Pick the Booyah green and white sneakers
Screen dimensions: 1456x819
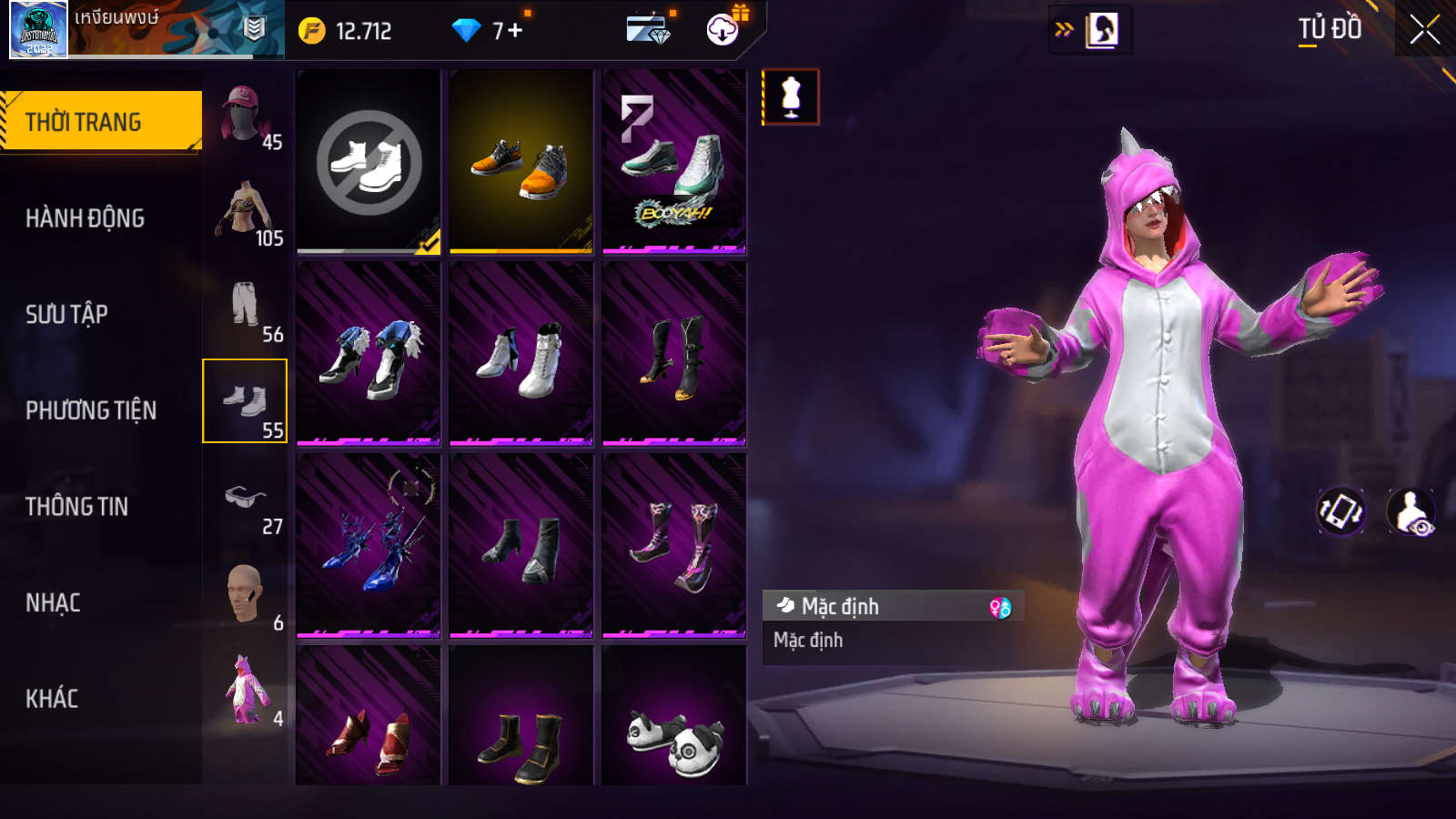pos(673,162)
